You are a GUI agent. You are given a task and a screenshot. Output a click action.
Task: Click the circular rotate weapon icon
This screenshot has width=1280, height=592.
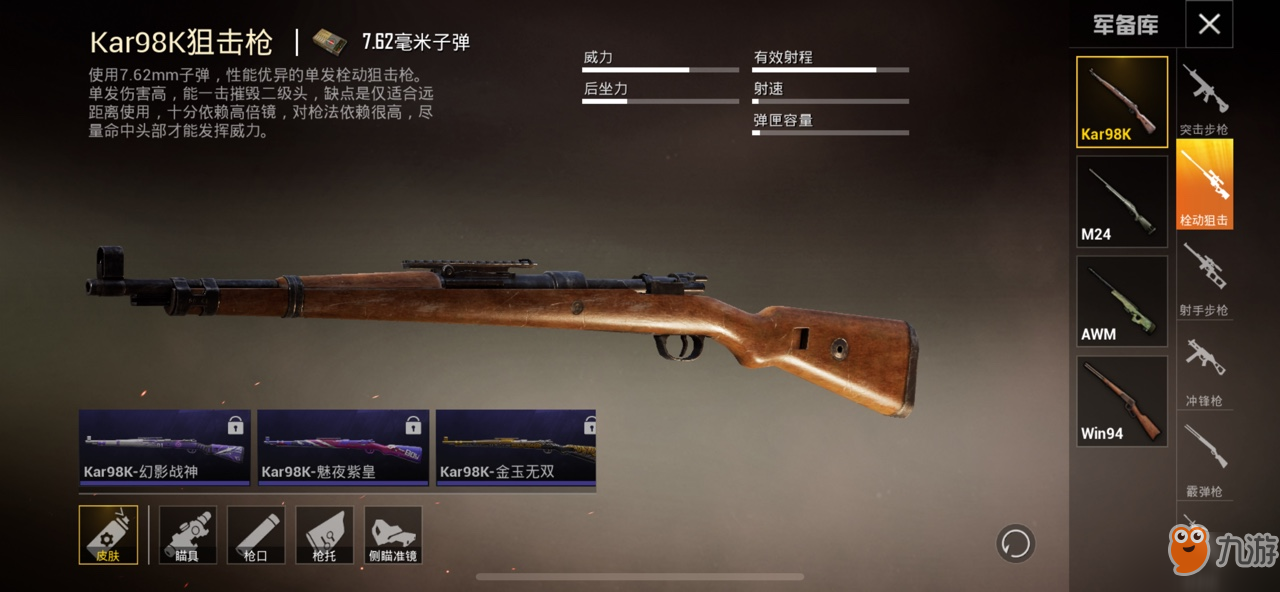pos(1015,544)
